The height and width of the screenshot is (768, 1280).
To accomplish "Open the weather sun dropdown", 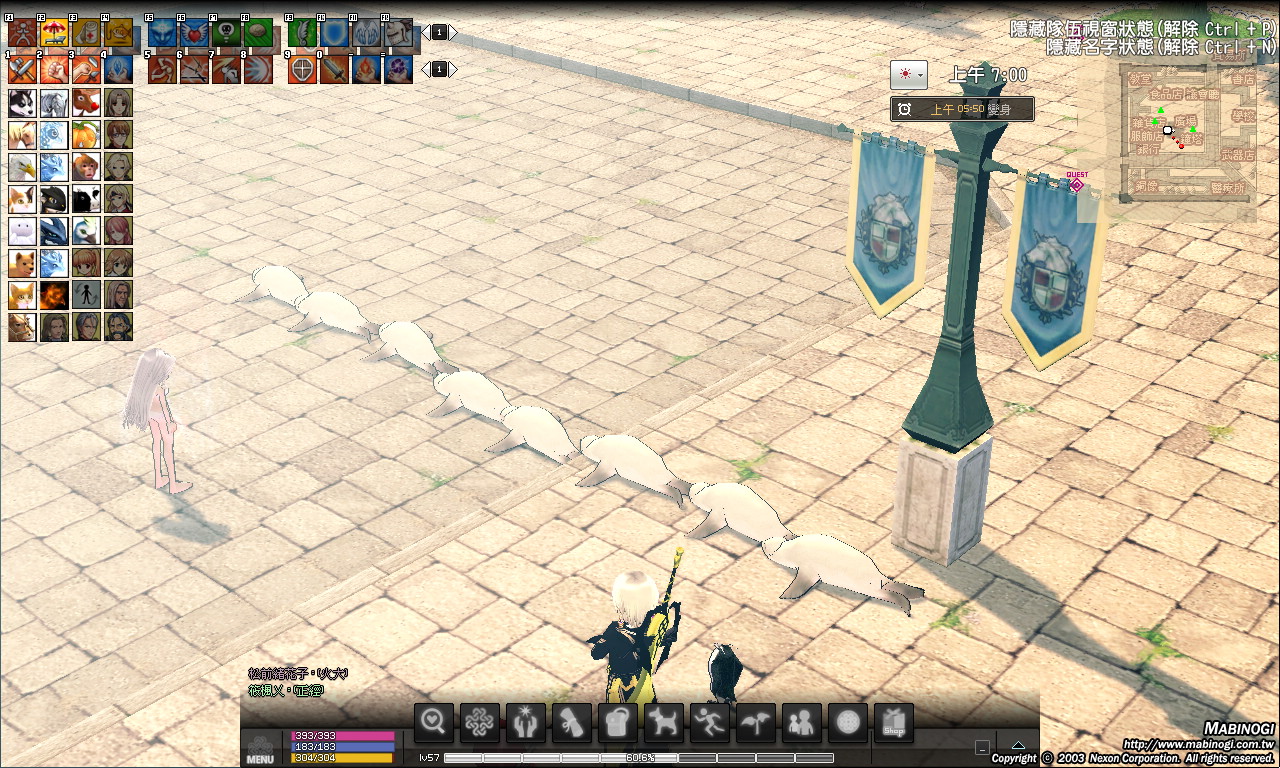I will [908, 75].
